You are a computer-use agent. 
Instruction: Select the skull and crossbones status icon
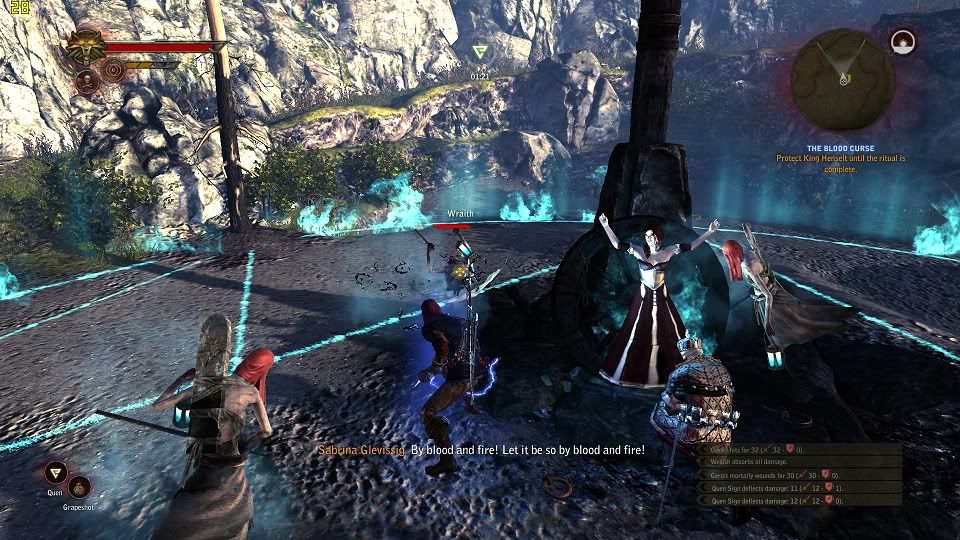pos(86,81)
